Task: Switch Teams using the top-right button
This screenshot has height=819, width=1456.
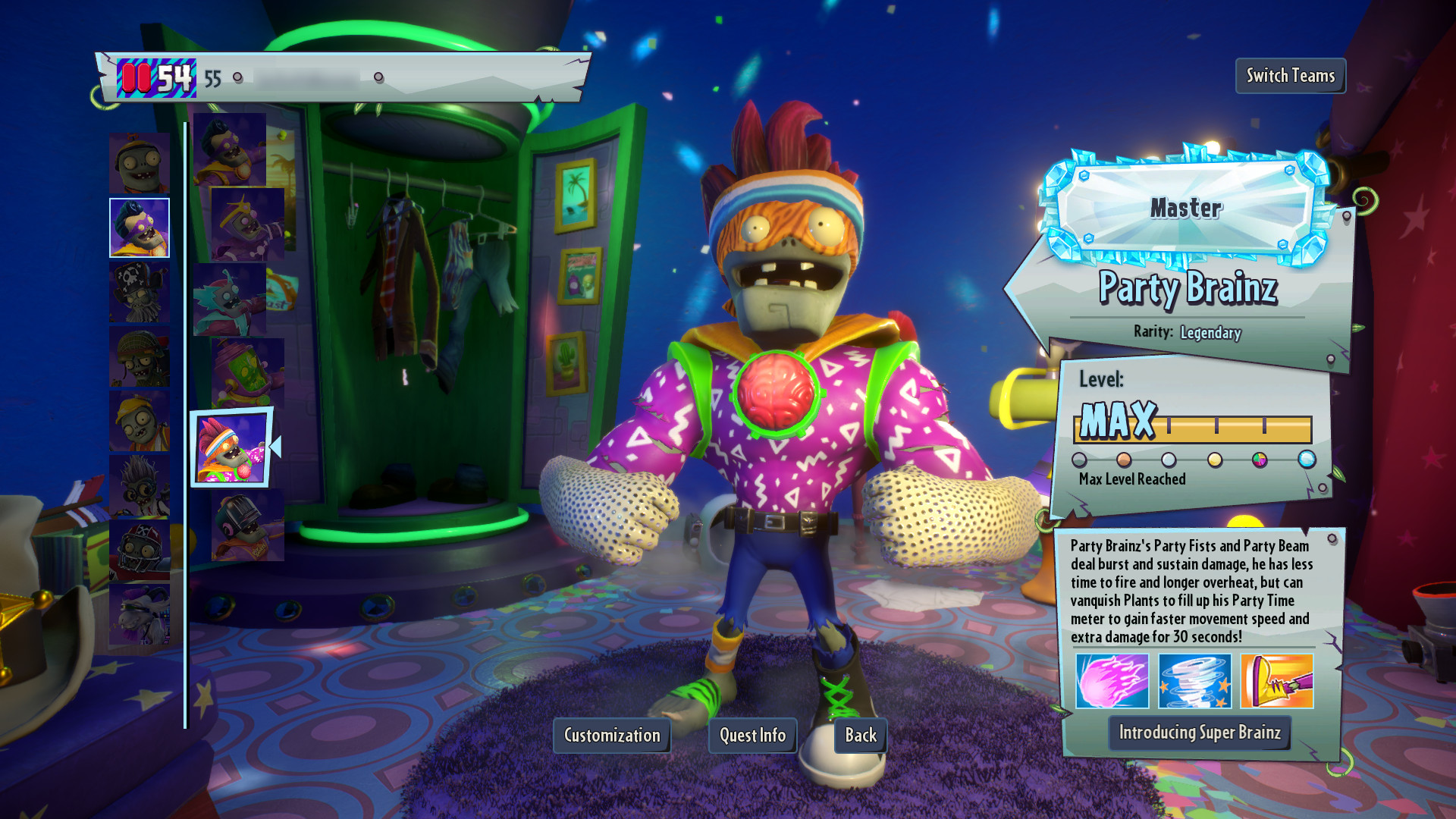Action: tap(1291, 76)
